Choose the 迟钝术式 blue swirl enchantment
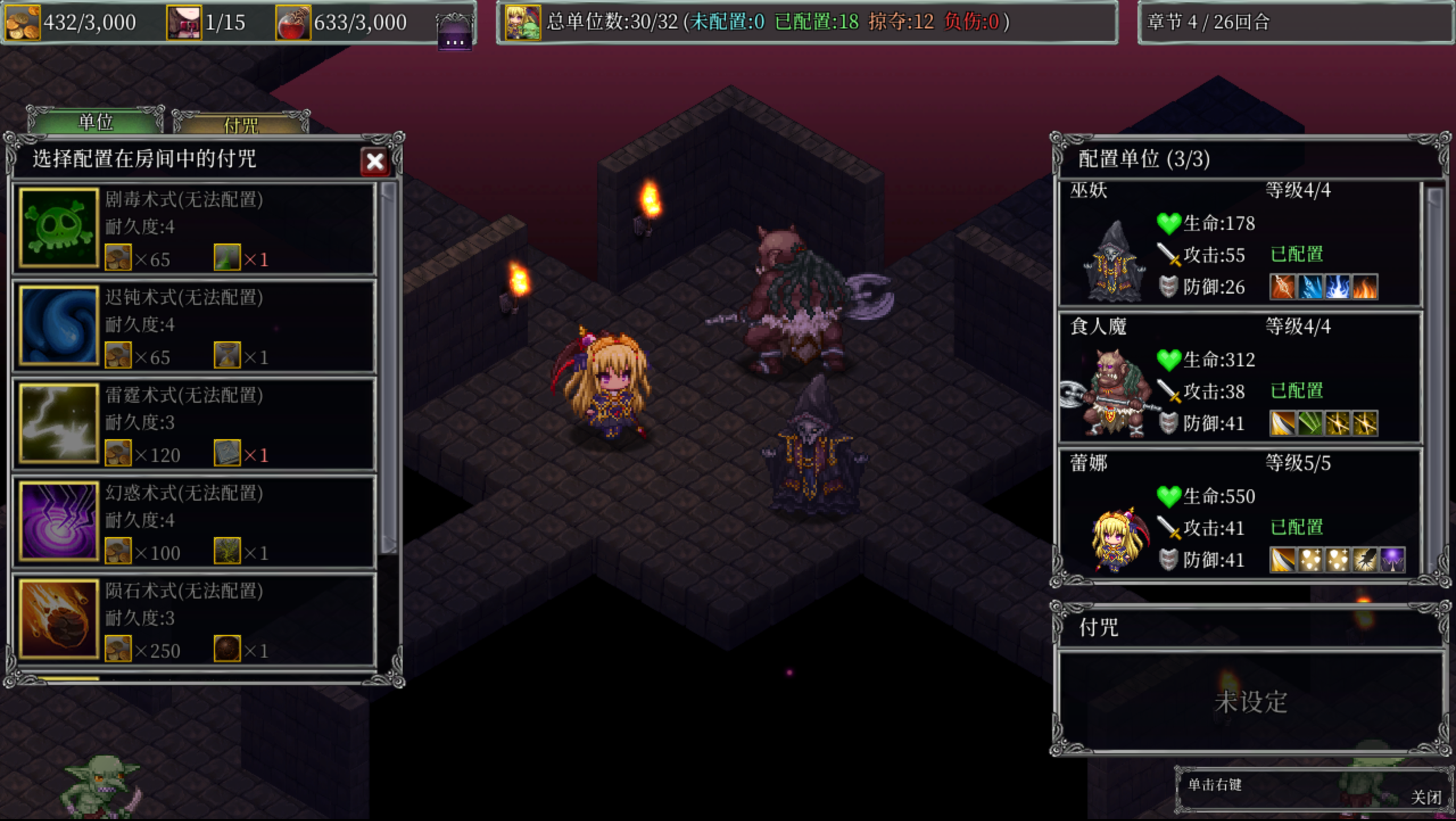Viewport: 1456px width, 821px height. [x=194, y=327]
